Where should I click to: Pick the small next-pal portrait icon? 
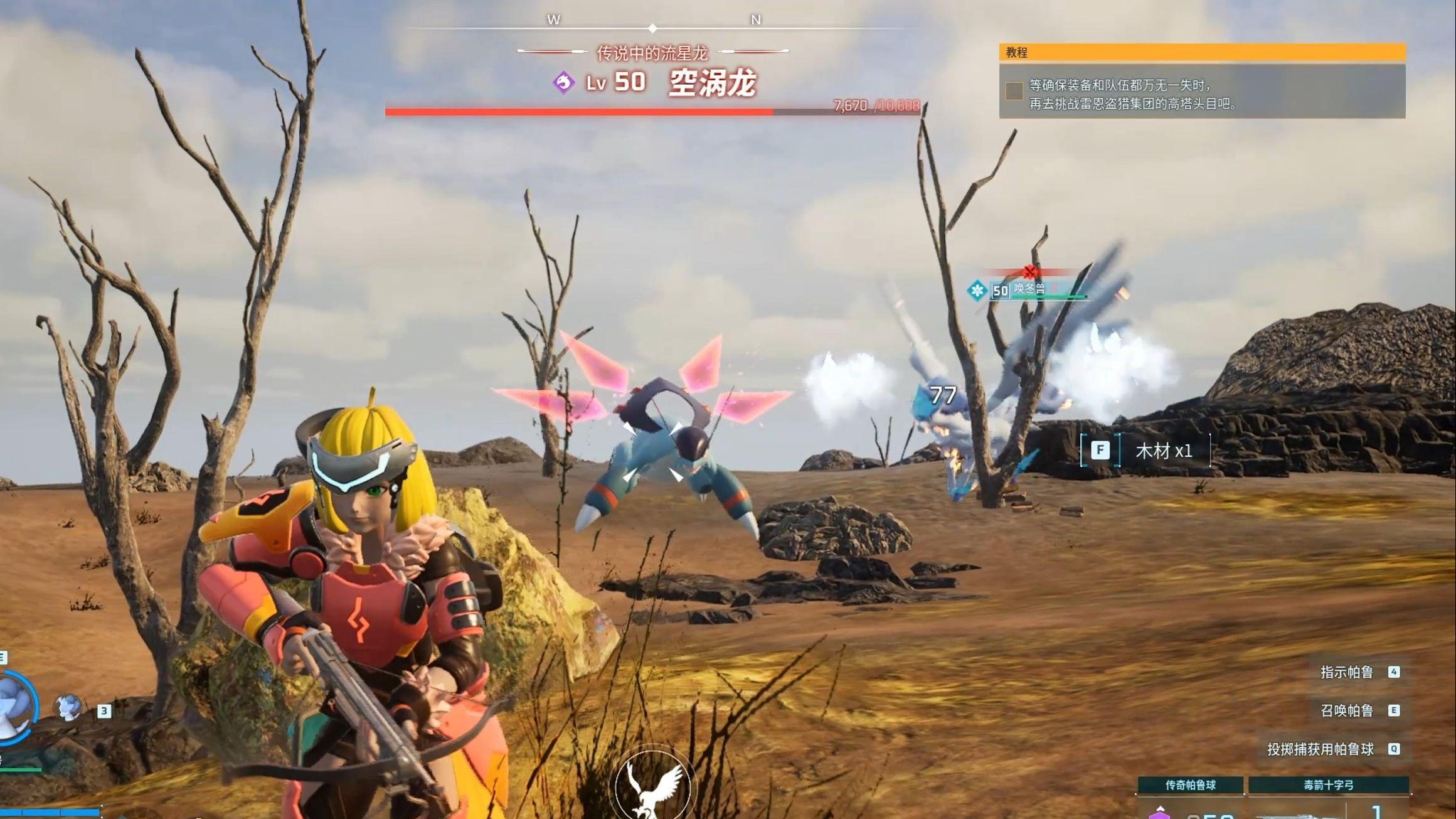coord(68,707)
